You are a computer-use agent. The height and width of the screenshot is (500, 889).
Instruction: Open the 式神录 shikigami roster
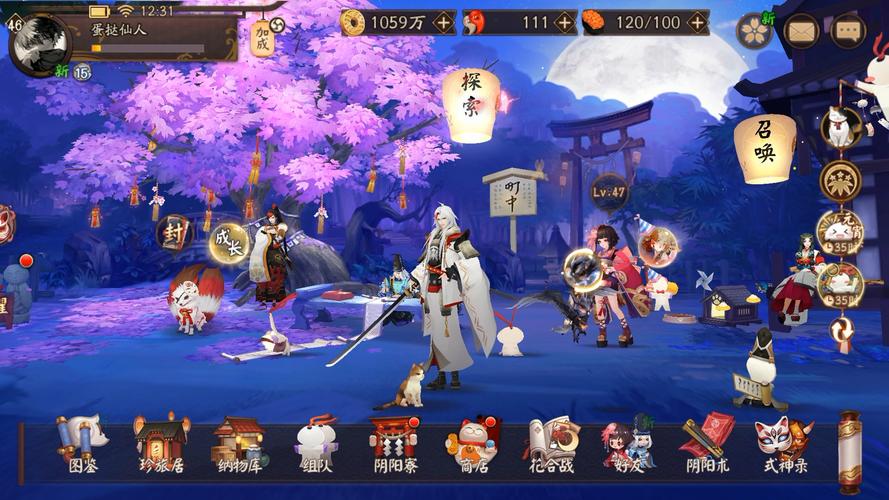(785, 443)
